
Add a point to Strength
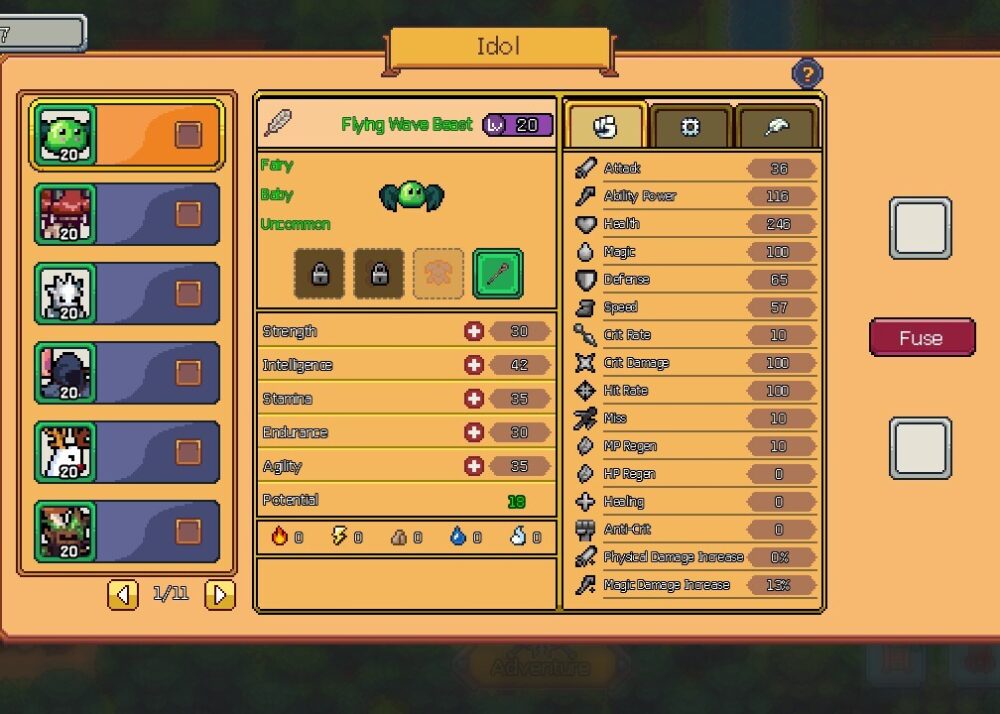pyautogui.click(x=474, y=331)
